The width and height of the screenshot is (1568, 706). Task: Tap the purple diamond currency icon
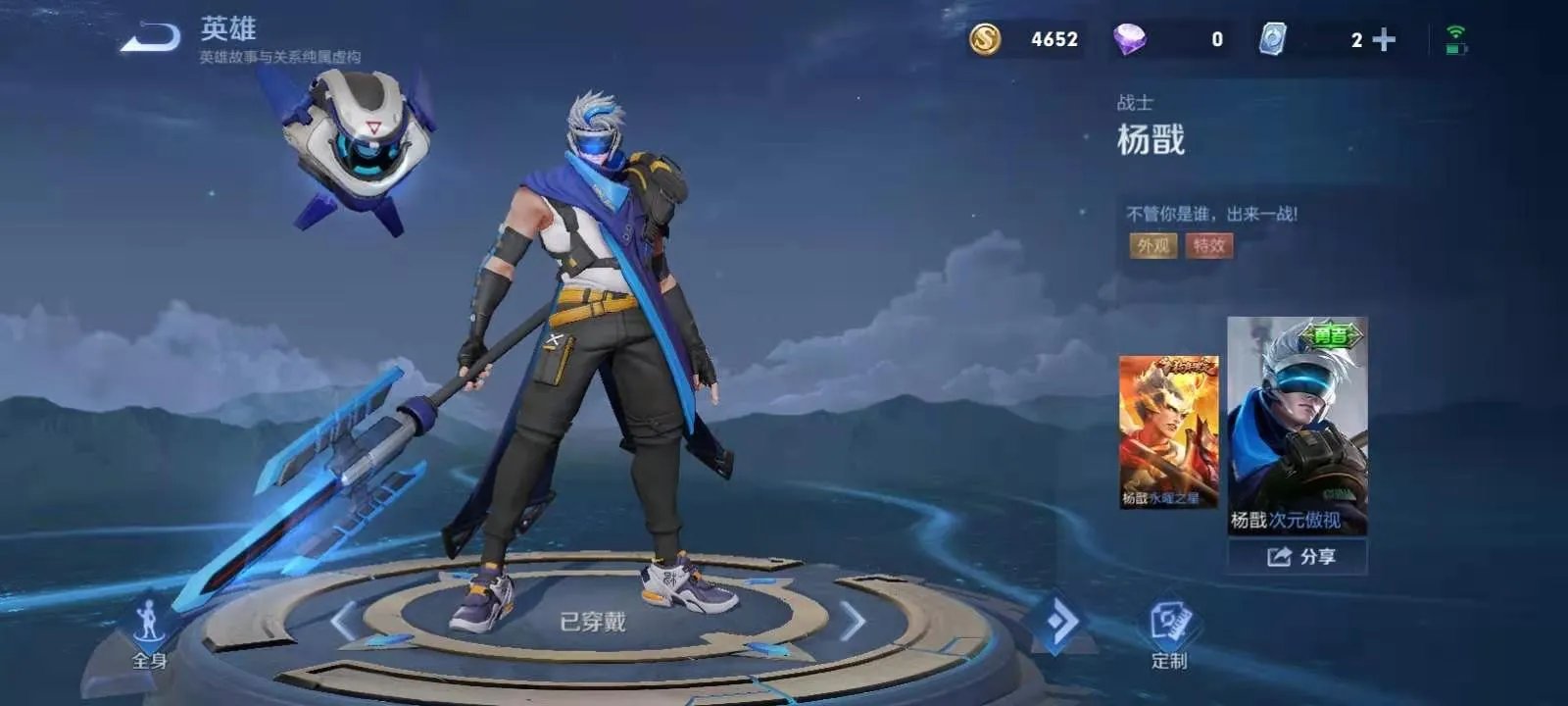pyautogui.click(x=1130, y=39)
